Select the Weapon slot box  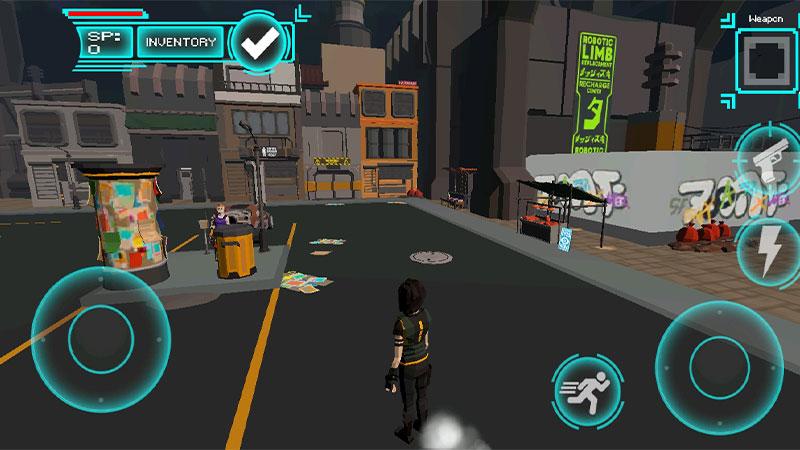767,58
